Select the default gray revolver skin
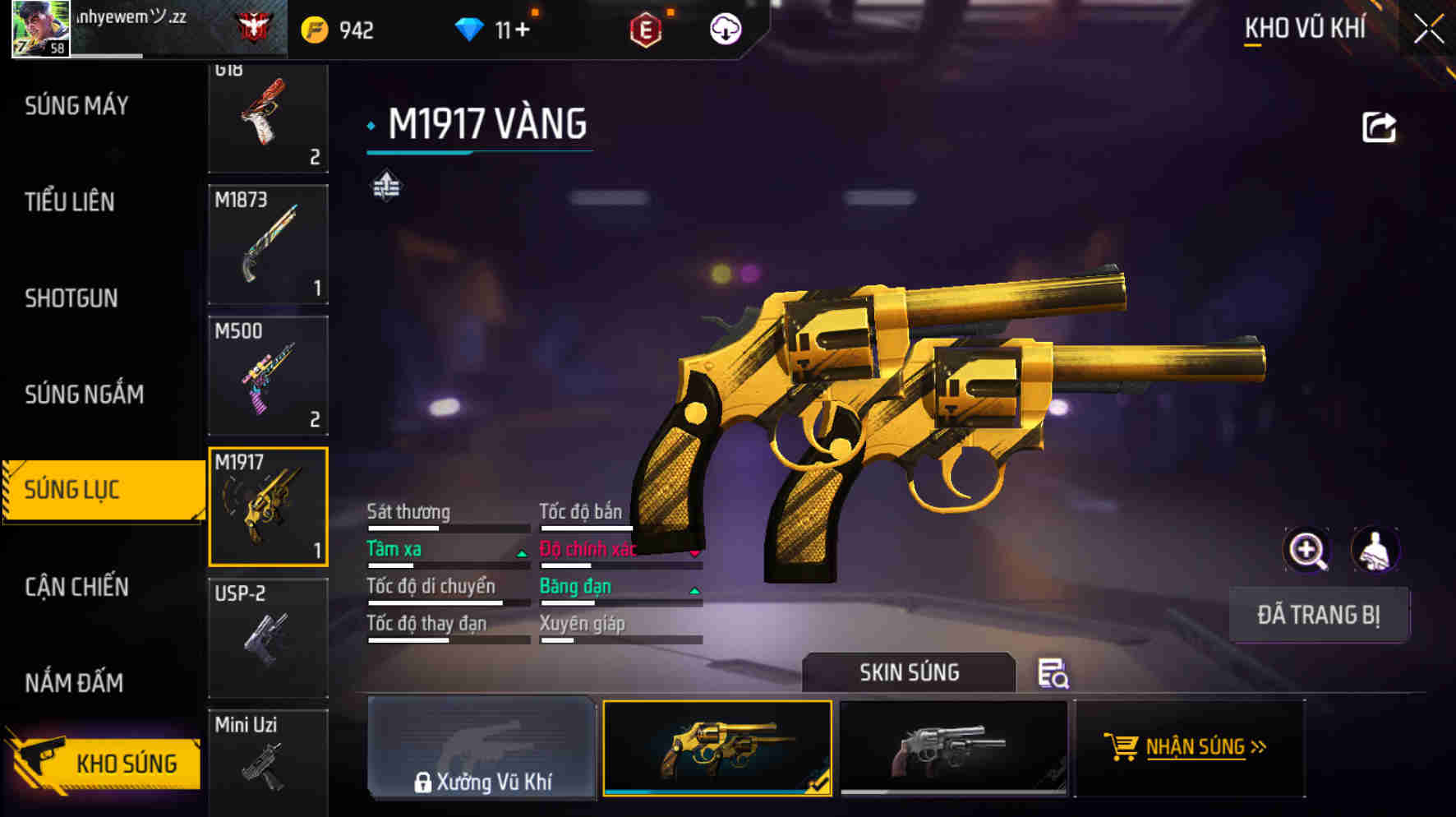Image resolution: width=1456 pixels, height=817 pixels. (953, 748)
